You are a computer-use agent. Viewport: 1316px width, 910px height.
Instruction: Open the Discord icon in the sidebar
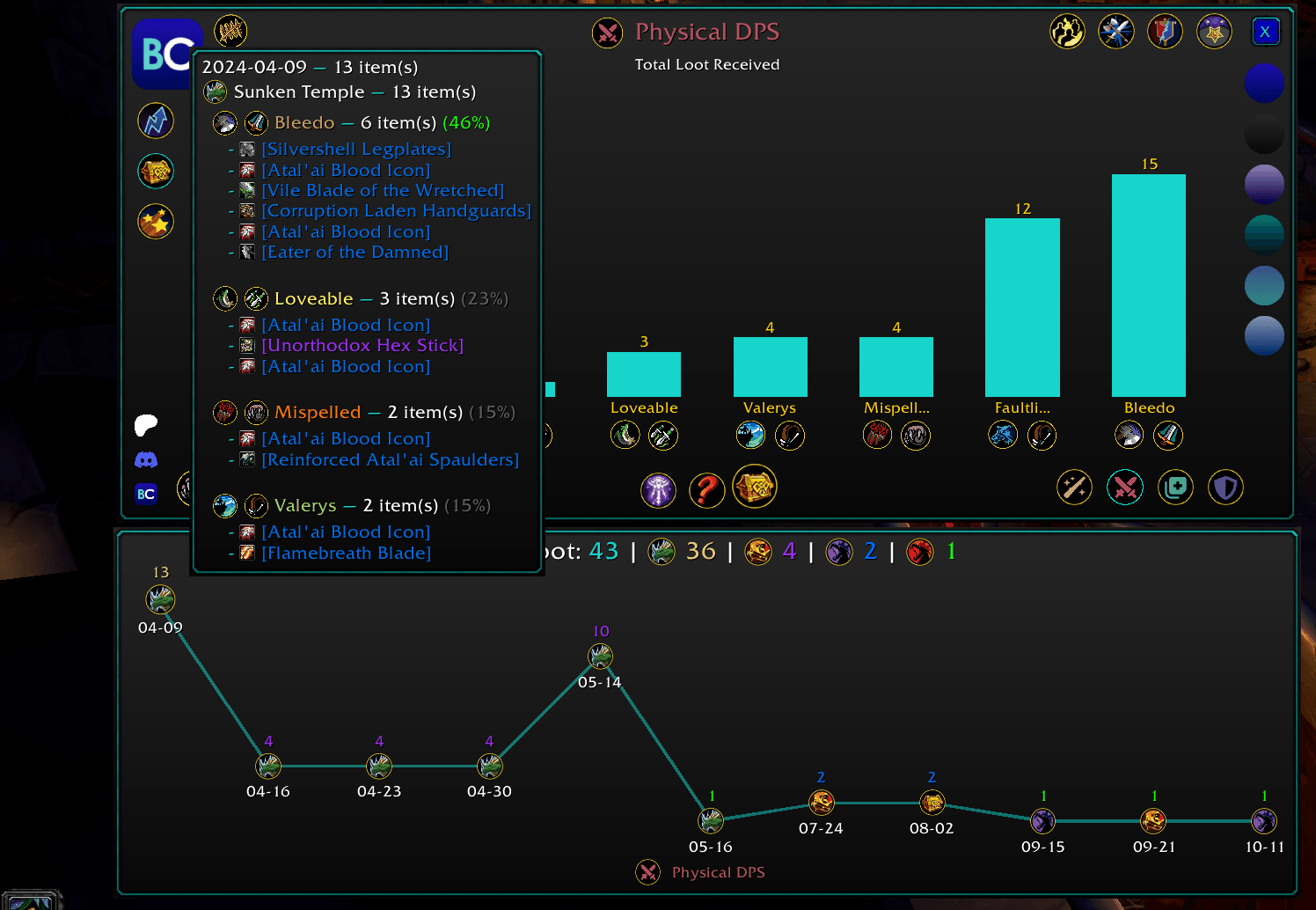(x=146, y=459)
